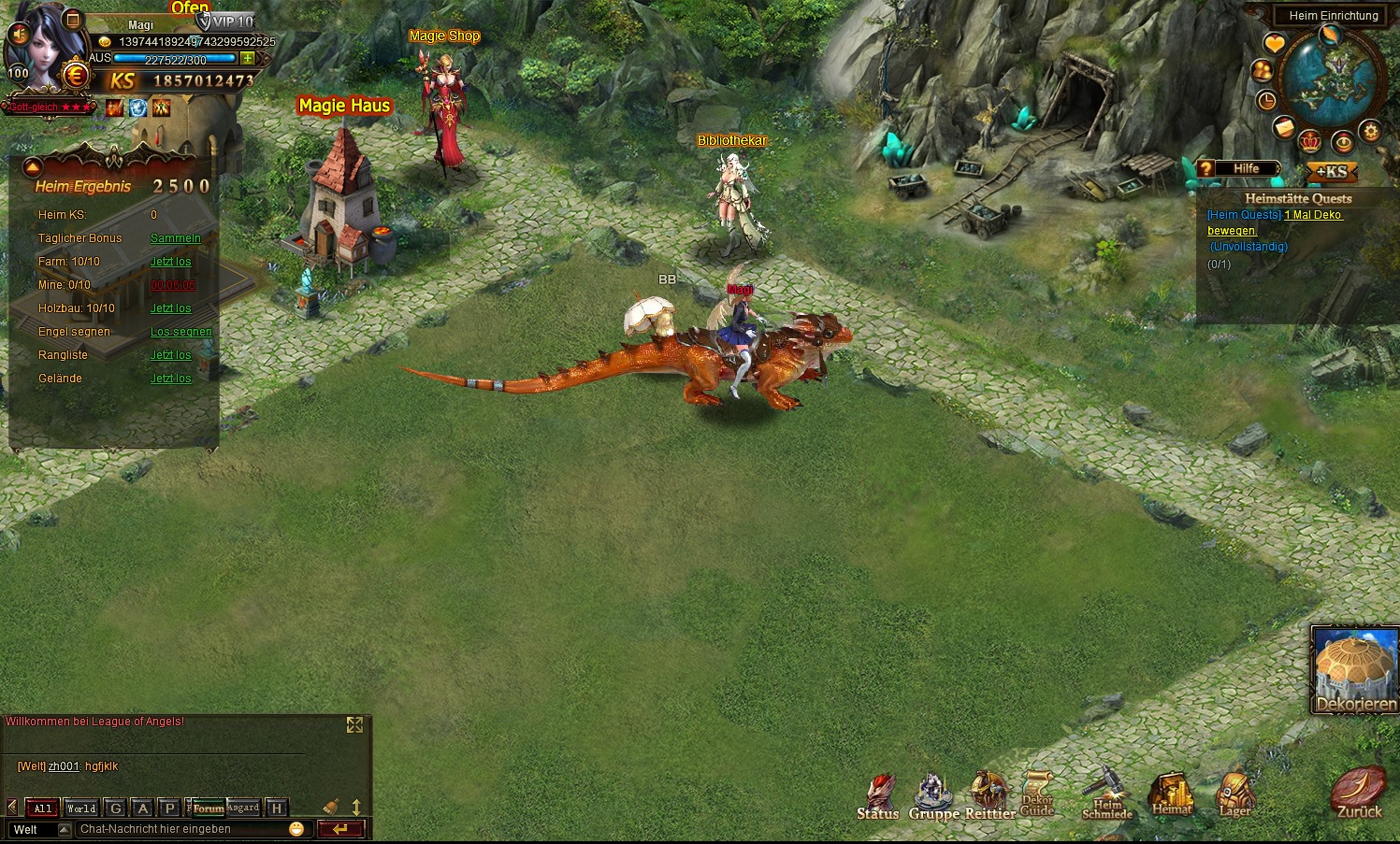Open the chat emoji smiley picker
Screen dimensions: 1400x844
[296, 829]
